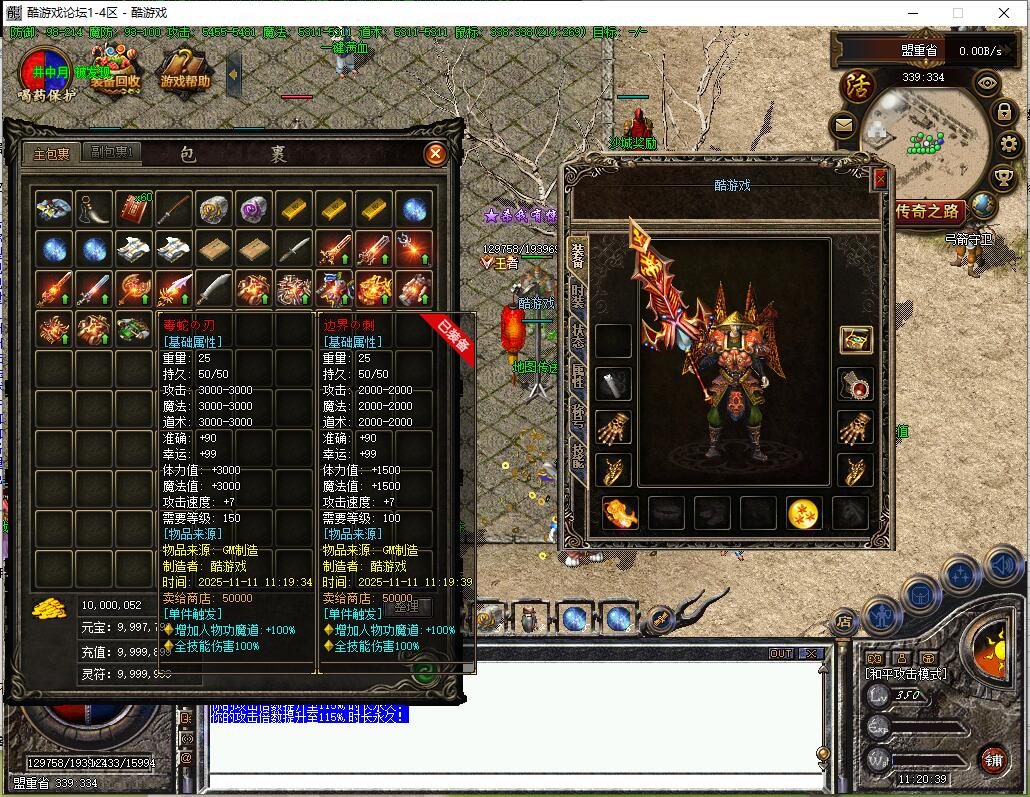Open the 传奇之路 button
This screenshot has height=797, width=1030.
point(928,211)
